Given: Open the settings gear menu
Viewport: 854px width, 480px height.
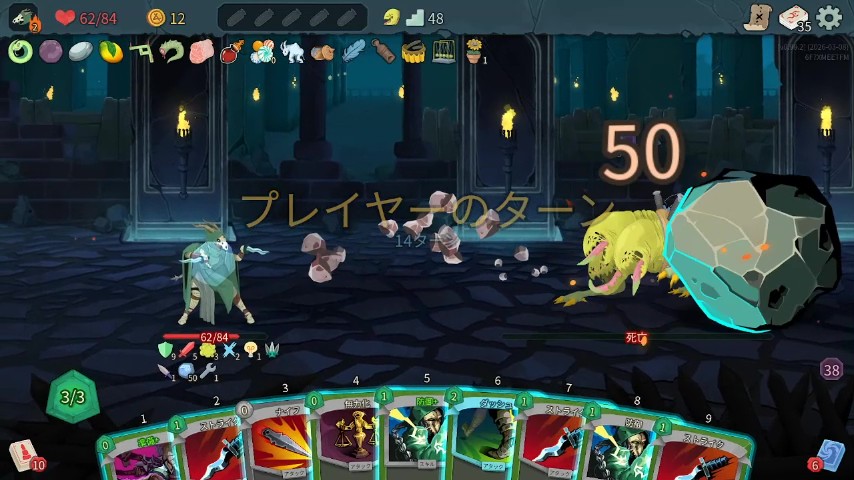Looking at the screenshot, I should [x=829, y=17].
